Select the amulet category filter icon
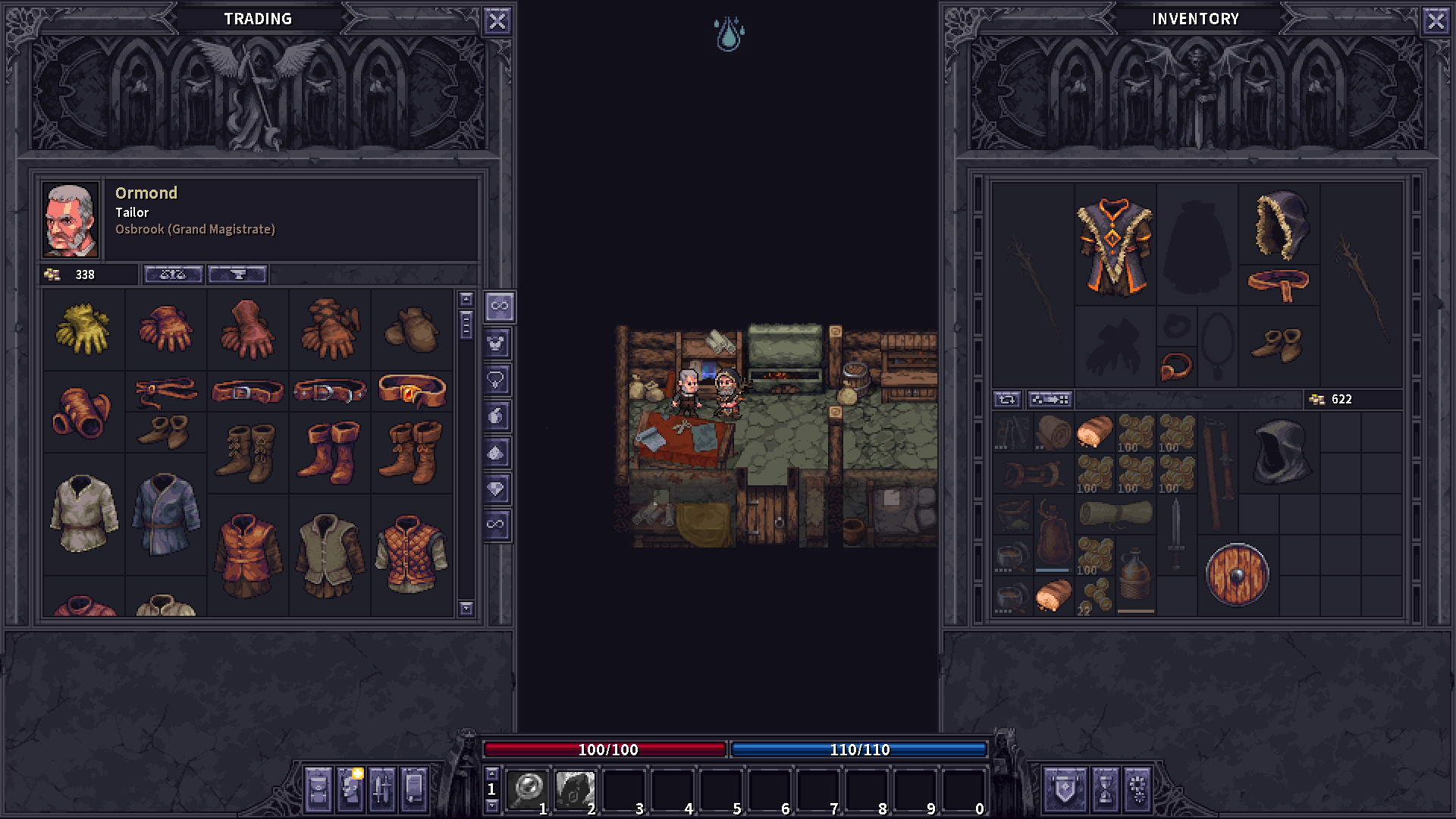The image size is (1456, 819). (498, 377)
